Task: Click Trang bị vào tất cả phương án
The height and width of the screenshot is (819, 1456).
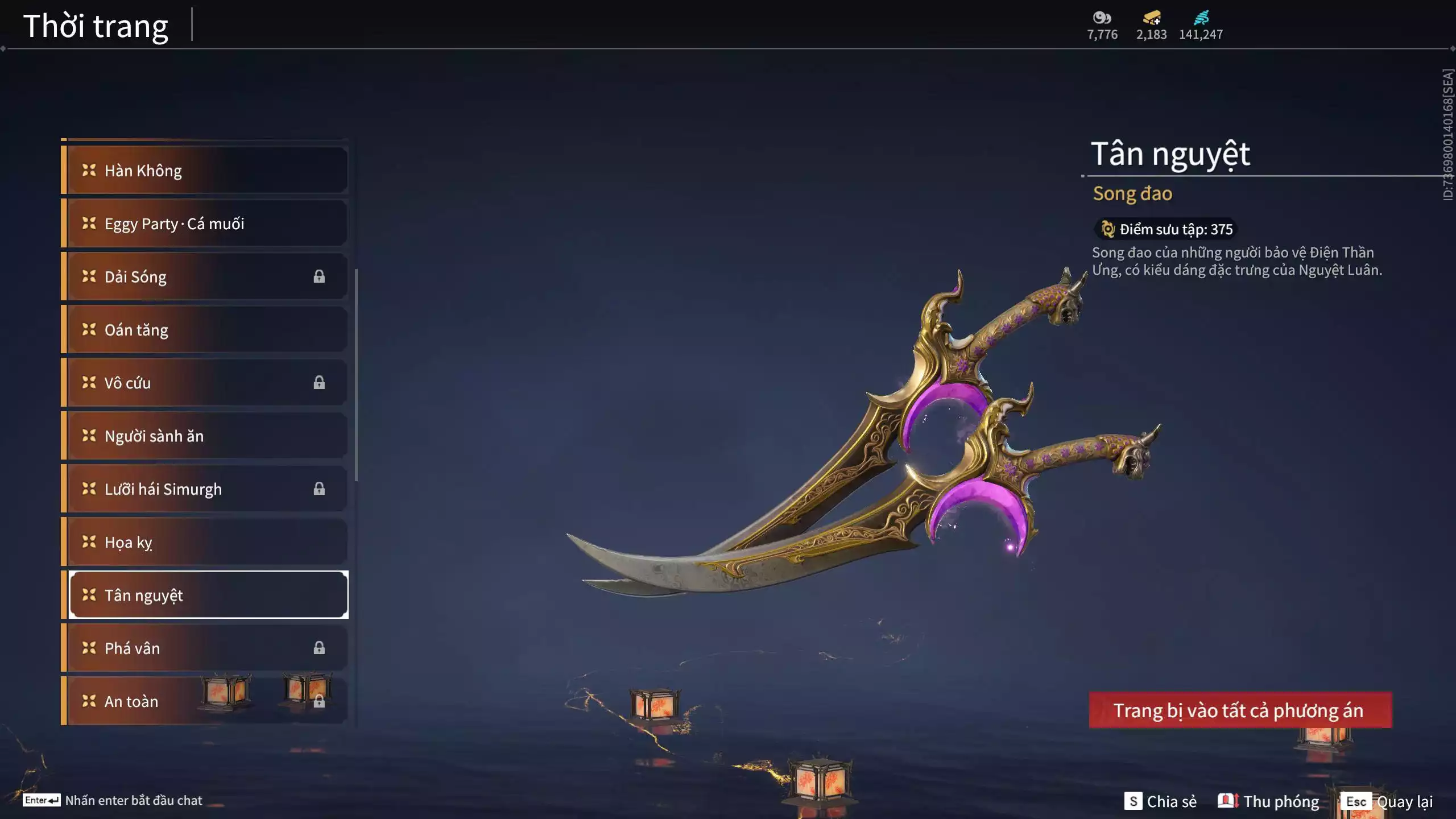Action: (x=1240, y=710)
